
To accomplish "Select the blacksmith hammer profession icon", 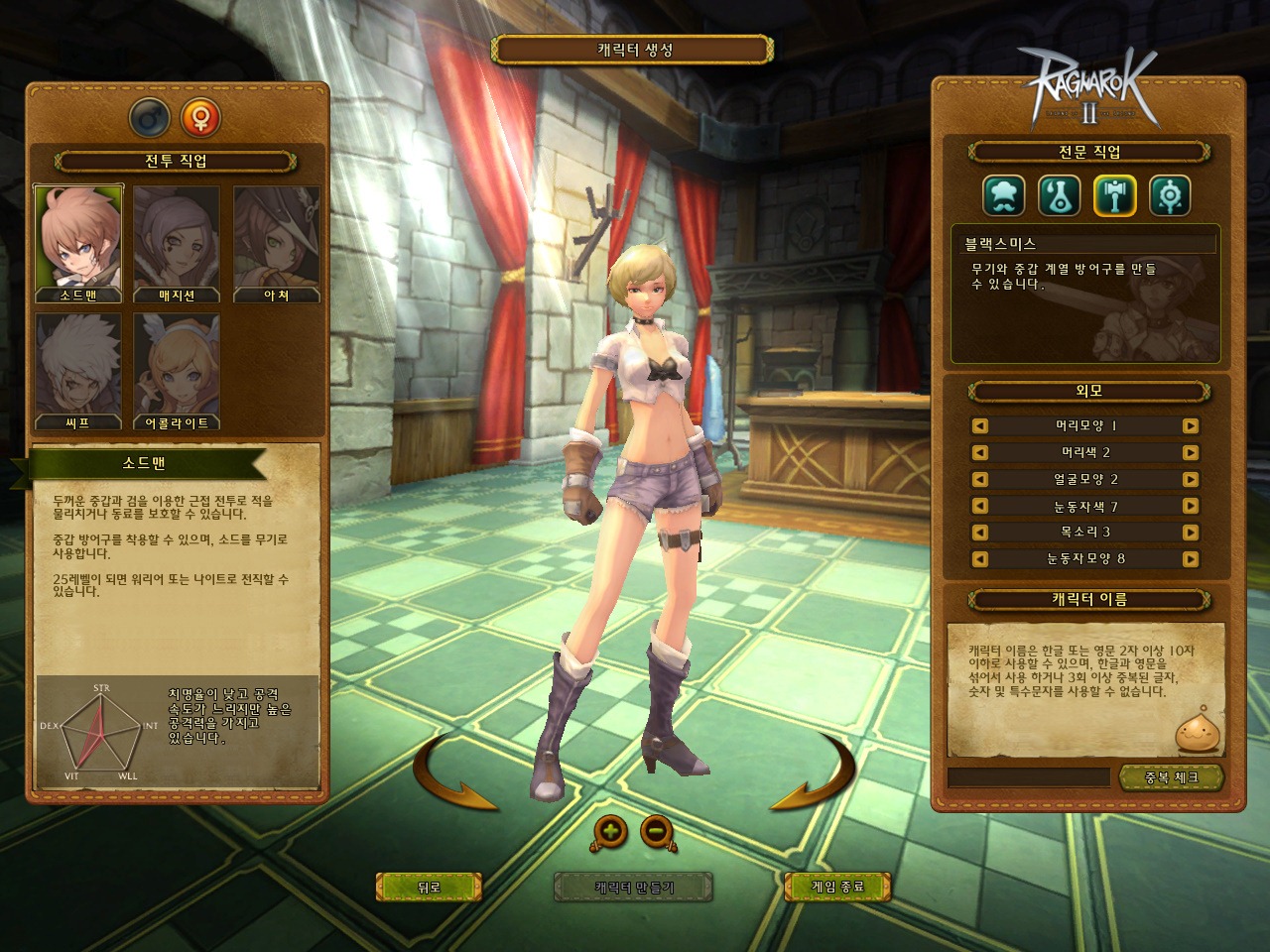I will pos(1114,195).
